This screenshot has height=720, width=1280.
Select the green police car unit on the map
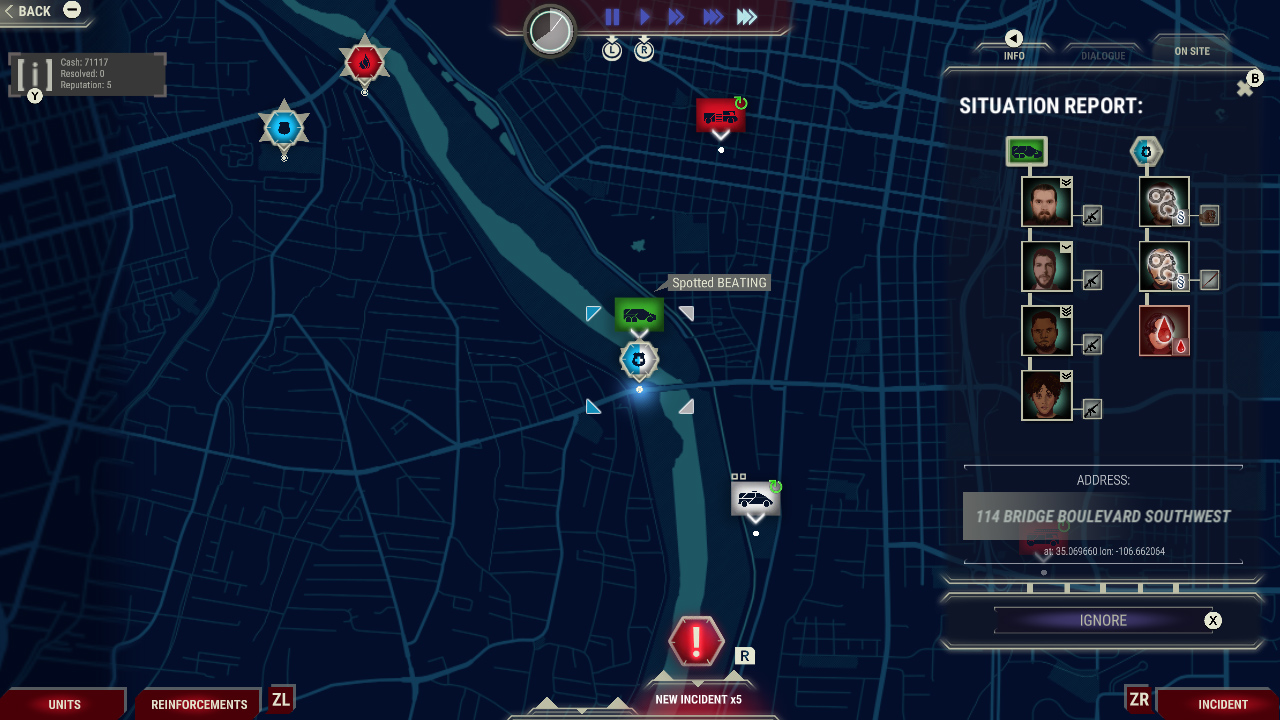click(x=637, y=314)
